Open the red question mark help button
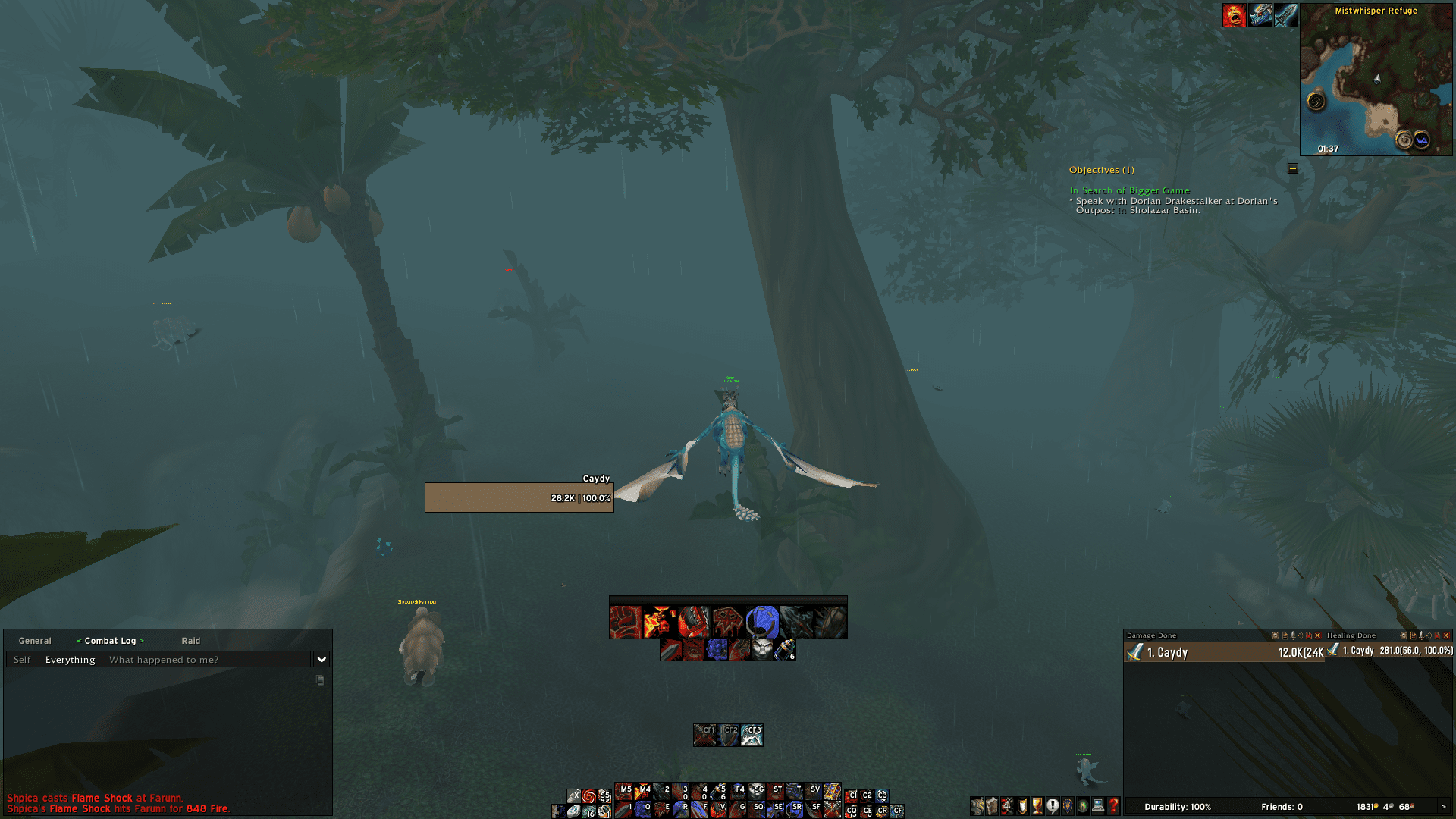The width and height of the screenshot is (1456, 819). click(x=1113, y=806)
